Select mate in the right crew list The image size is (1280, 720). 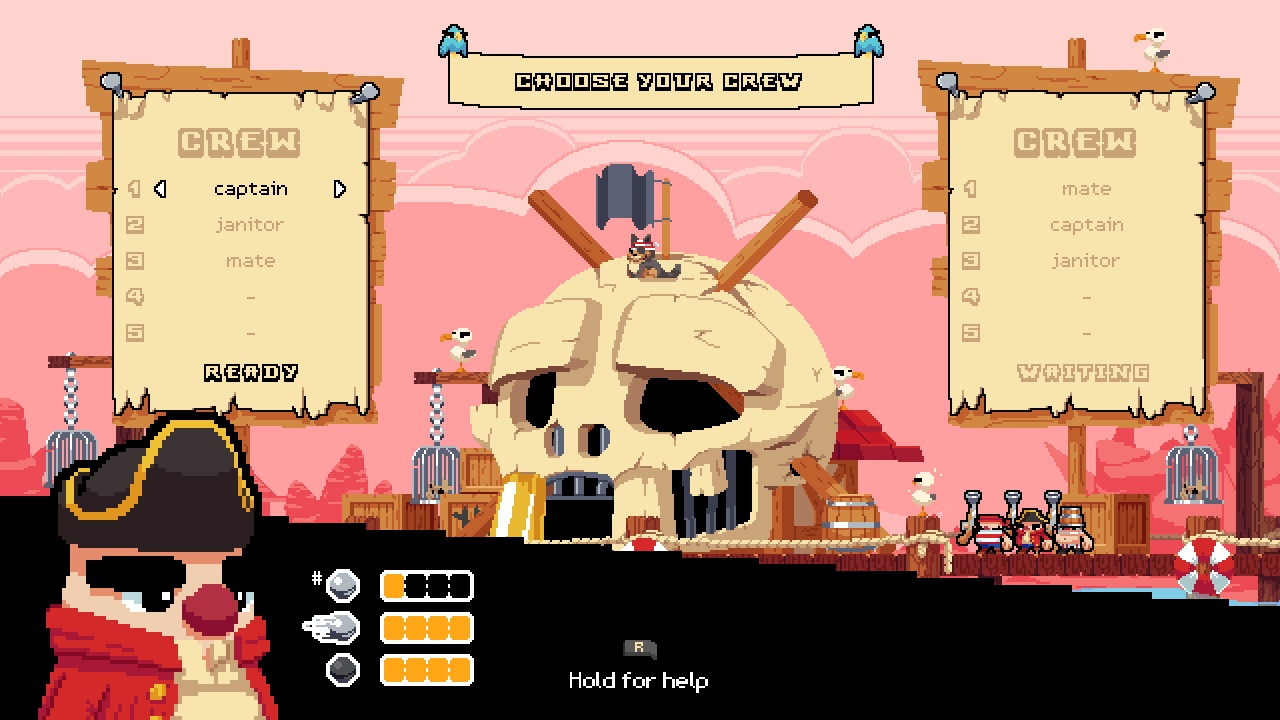pyautogui.click(x=1086, y=189)
